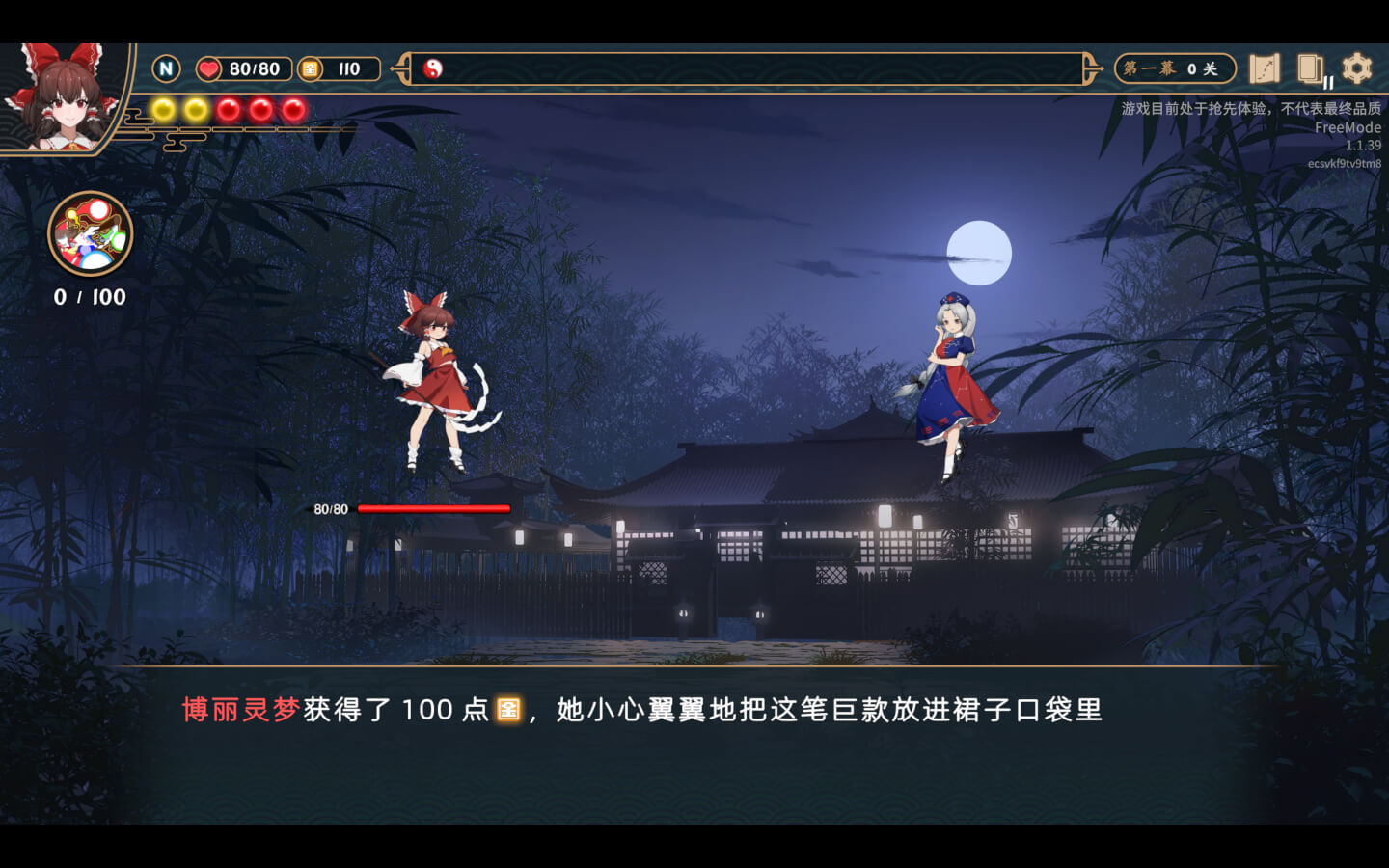Activate the circular spell card skill icon
This screenshot has width=1389, height=868.
pos(90,234)
